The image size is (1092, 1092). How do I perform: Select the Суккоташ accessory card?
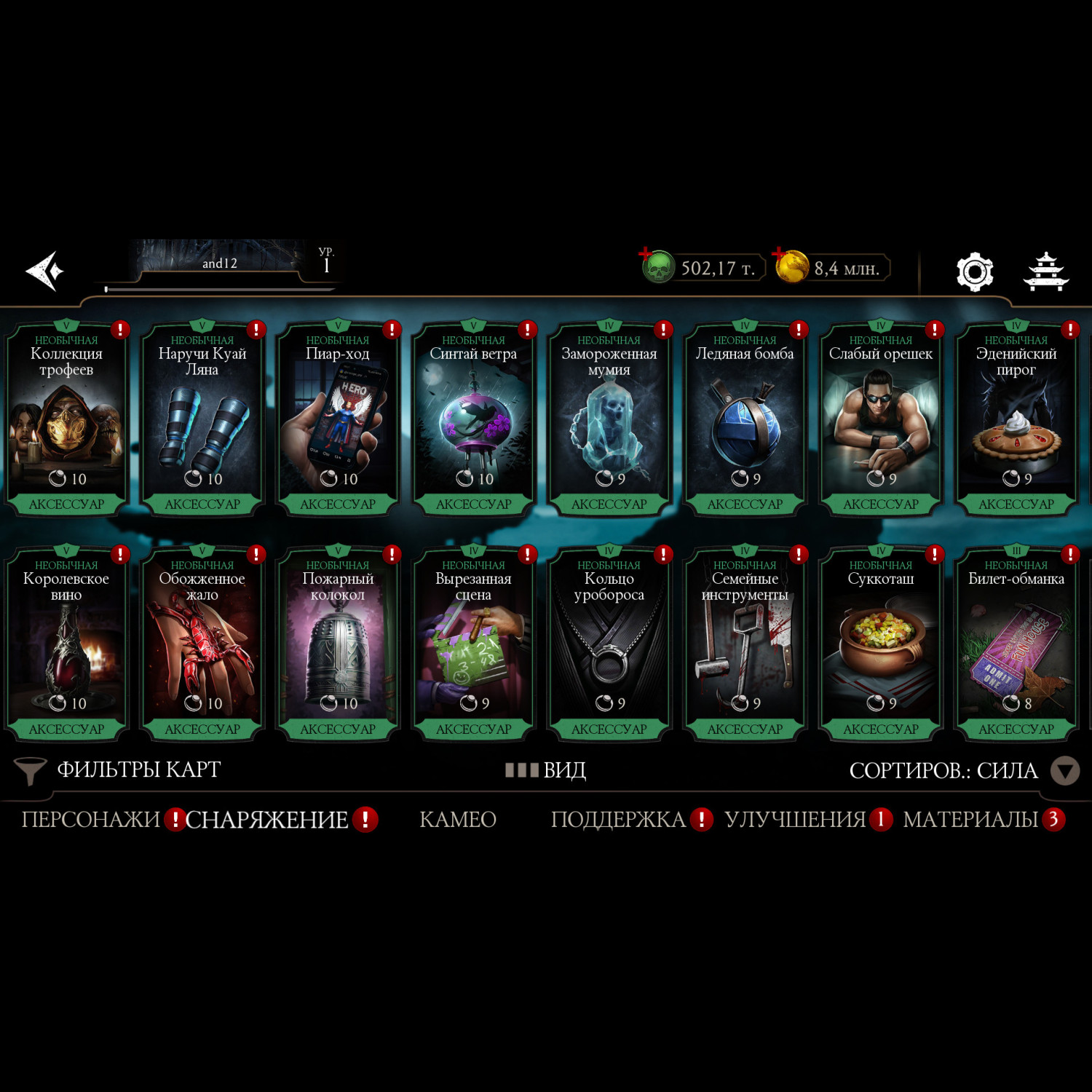click(880, 645)
